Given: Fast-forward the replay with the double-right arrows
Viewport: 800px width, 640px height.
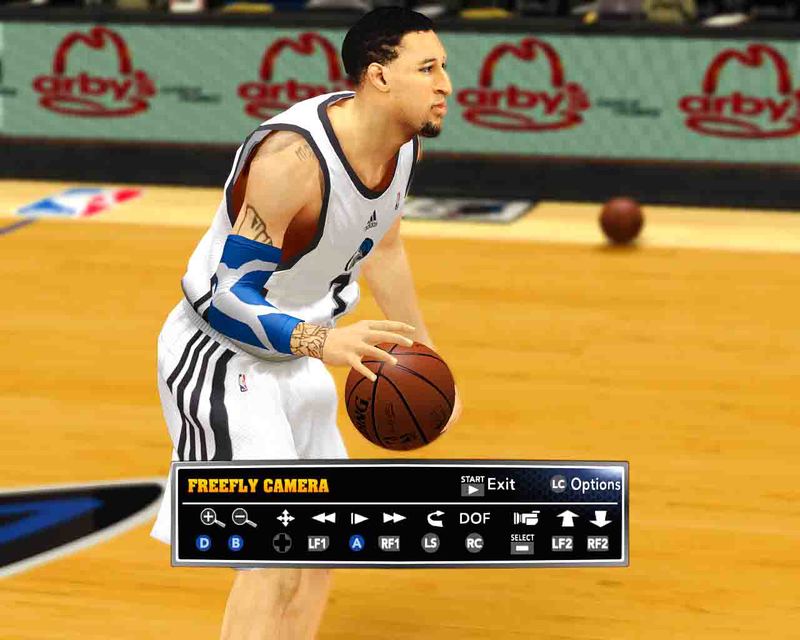Looking at the screenshot, I should tap(394, 518).
